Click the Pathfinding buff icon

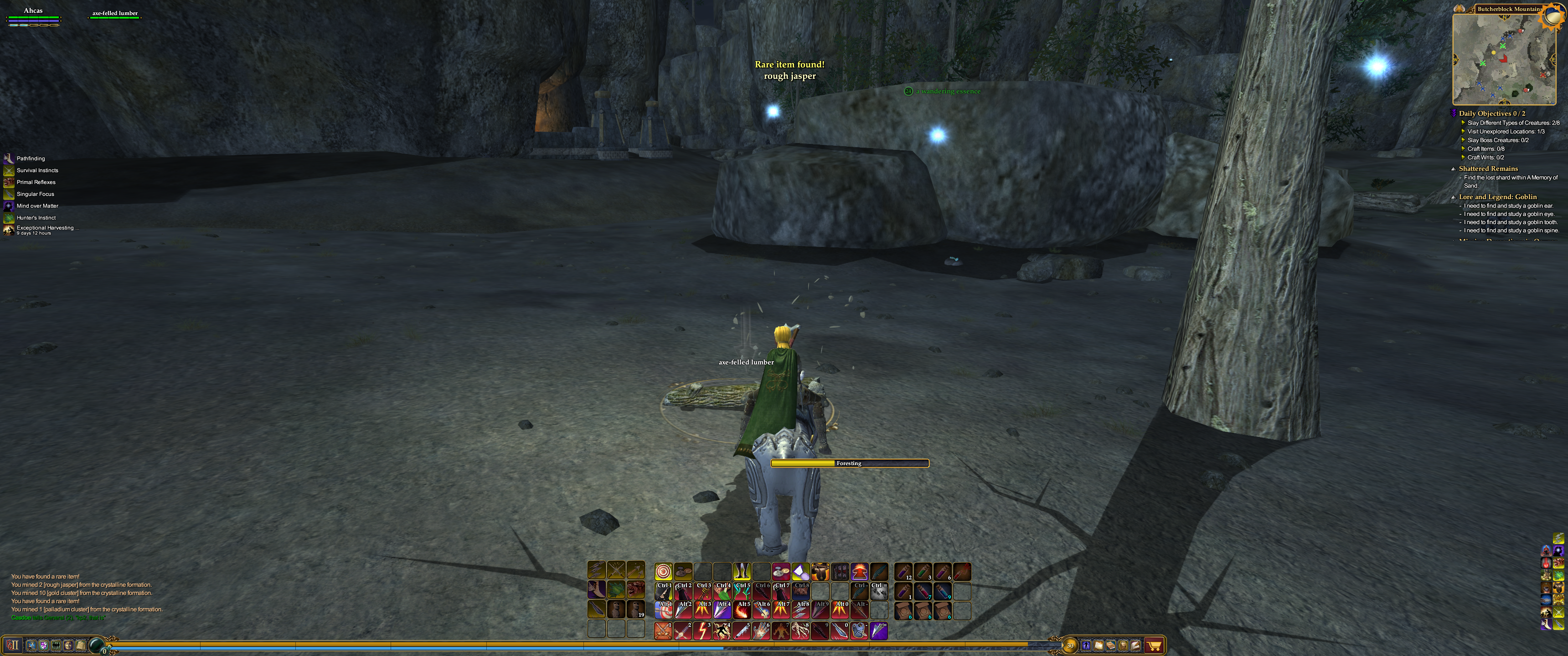coord(9,158)
